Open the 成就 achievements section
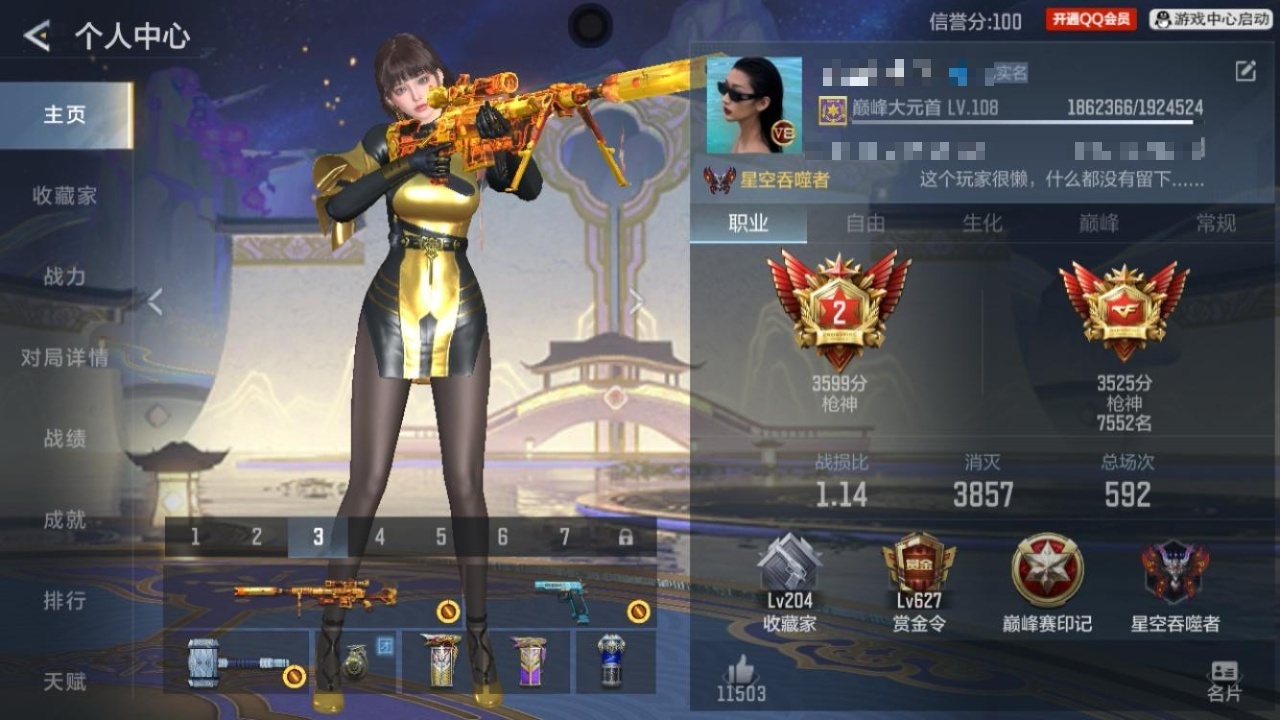Viewport: 1280px width, 720px height. tap(65, 520)
